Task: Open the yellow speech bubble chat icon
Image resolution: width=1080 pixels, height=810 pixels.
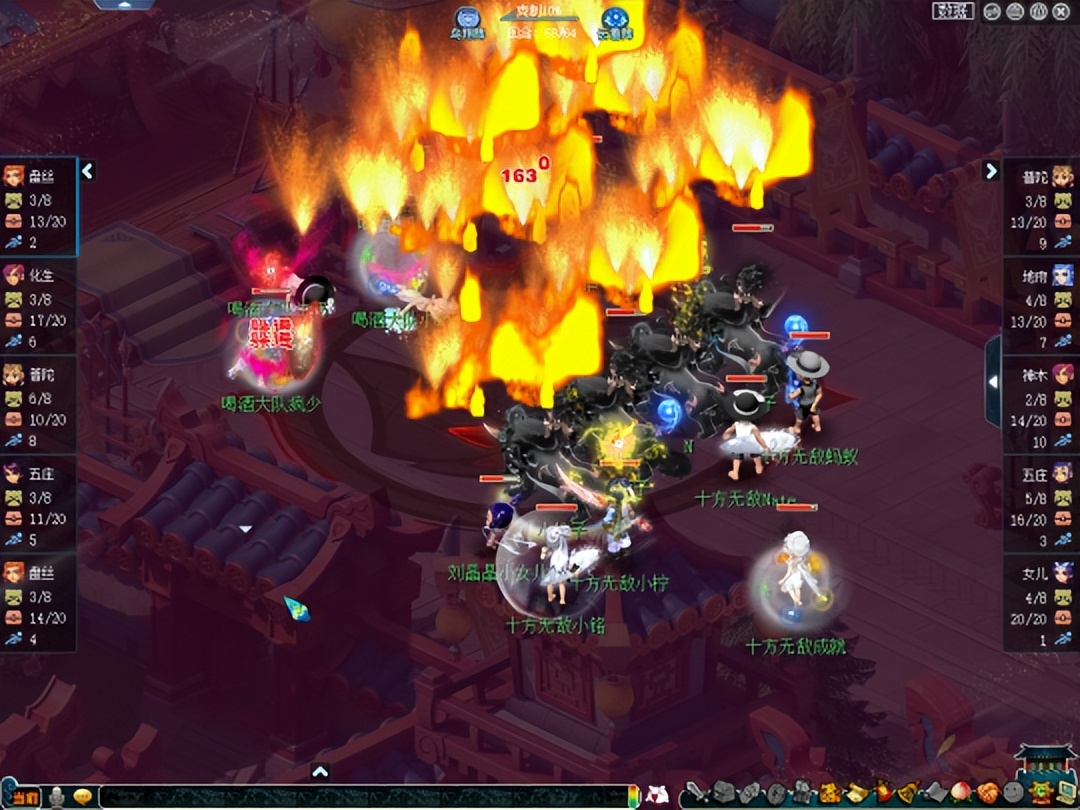Action: pyautogui.click(x=83, y=797)
